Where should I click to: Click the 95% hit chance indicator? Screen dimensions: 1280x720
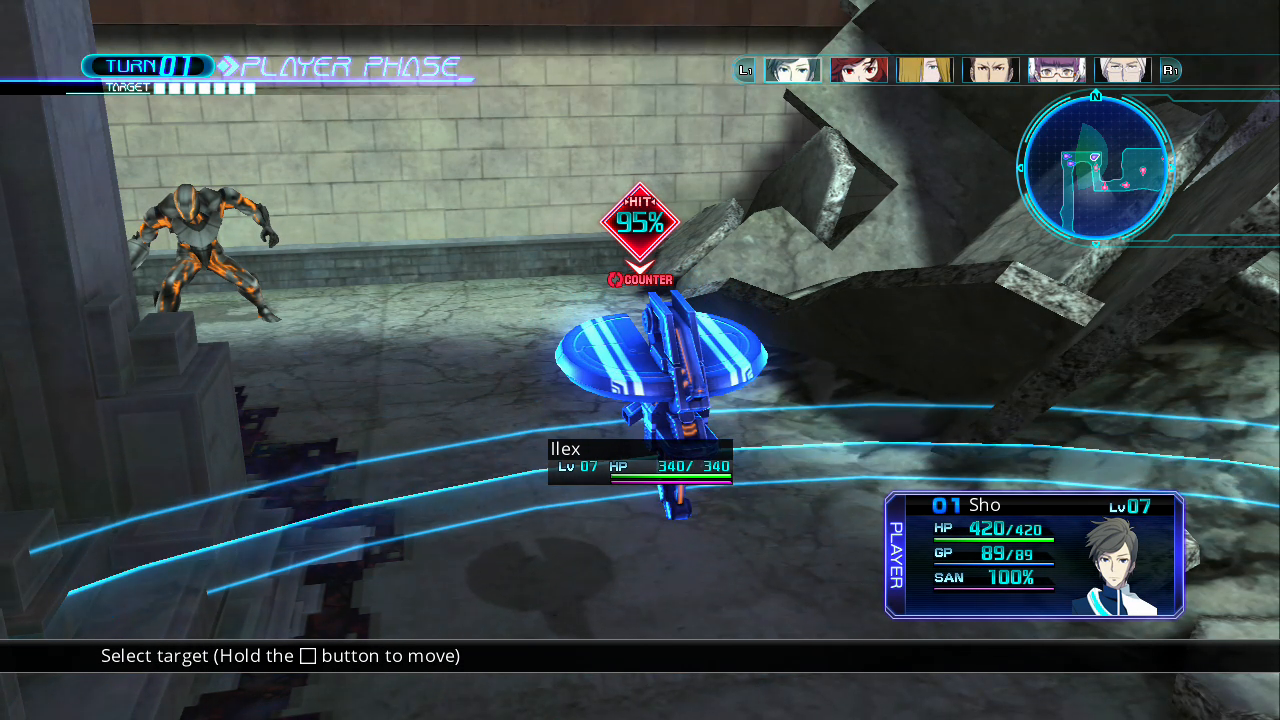tap(640, 222)
